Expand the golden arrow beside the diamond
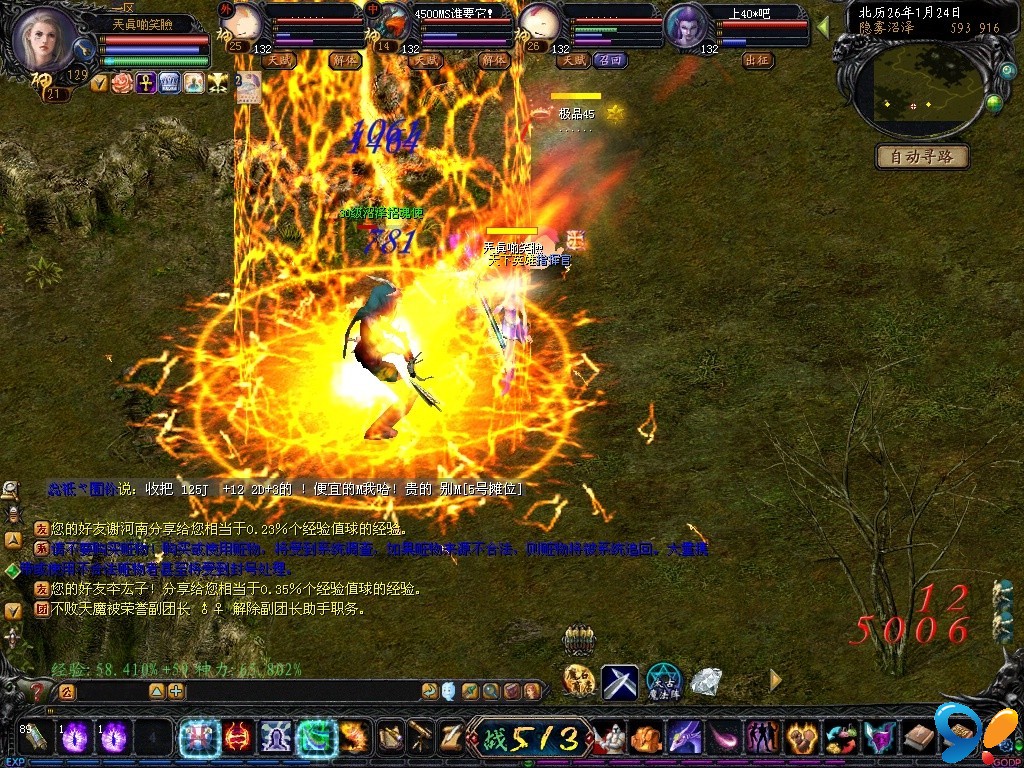The height and width of the screenshot is (768, 1024). [x=775, y=680]
